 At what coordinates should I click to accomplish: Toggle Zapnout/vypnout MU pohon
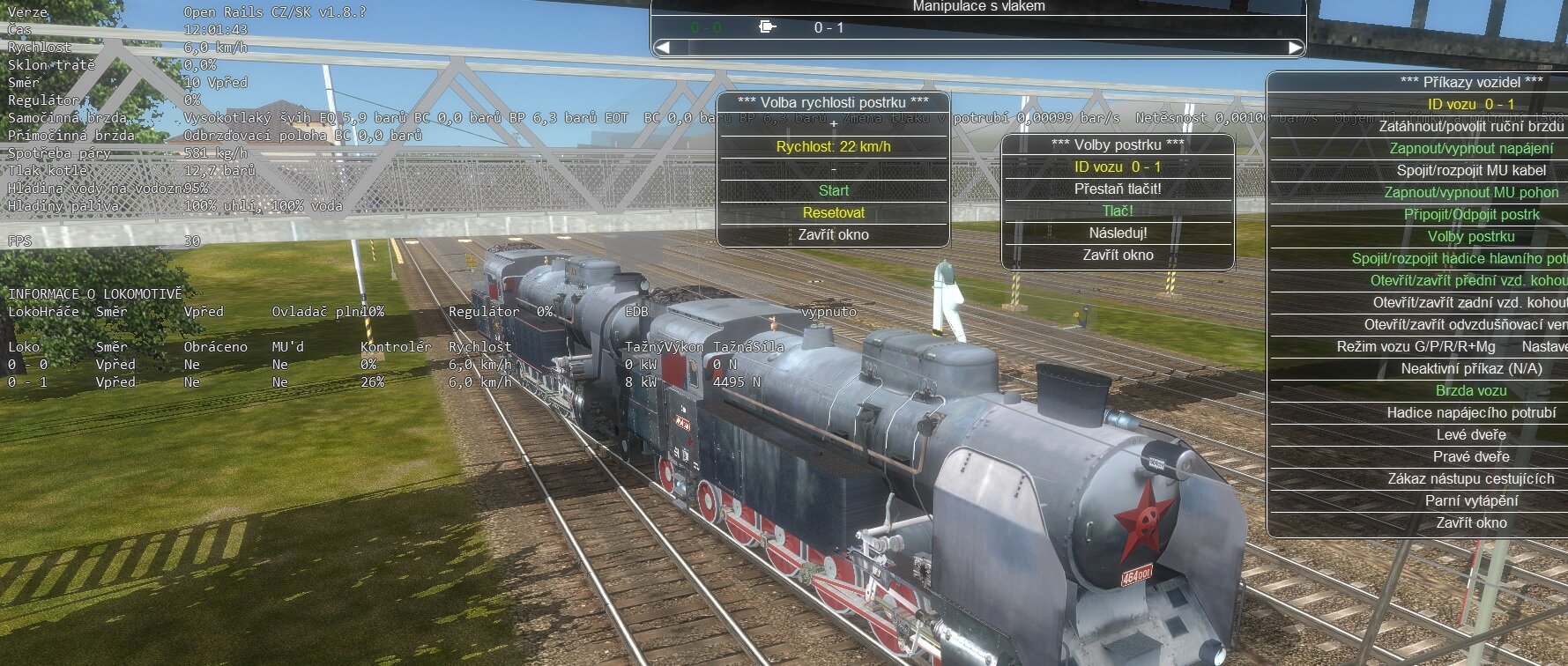(x=1470, y=192)
